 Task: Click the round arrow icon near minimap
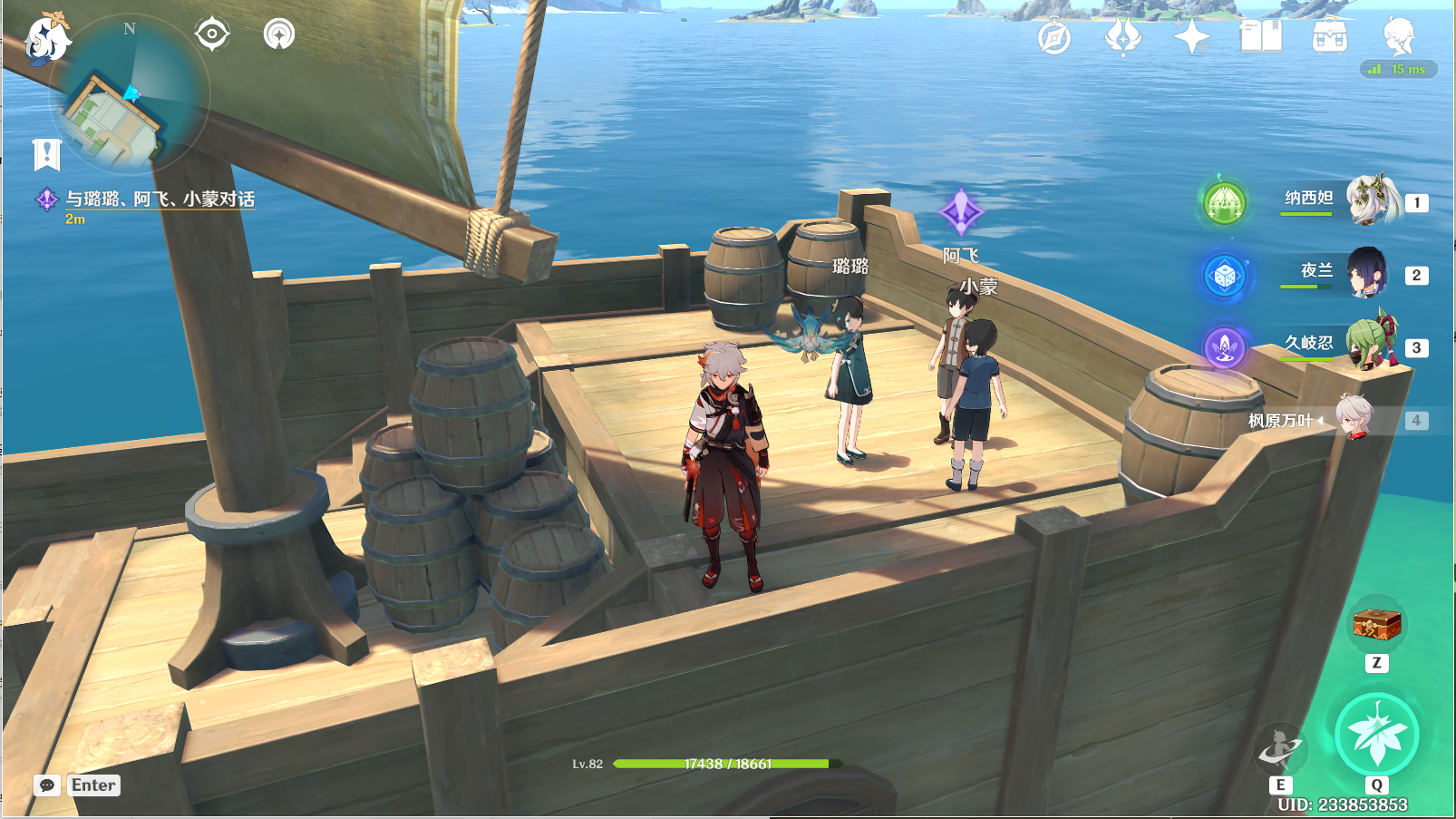[279, 34]
